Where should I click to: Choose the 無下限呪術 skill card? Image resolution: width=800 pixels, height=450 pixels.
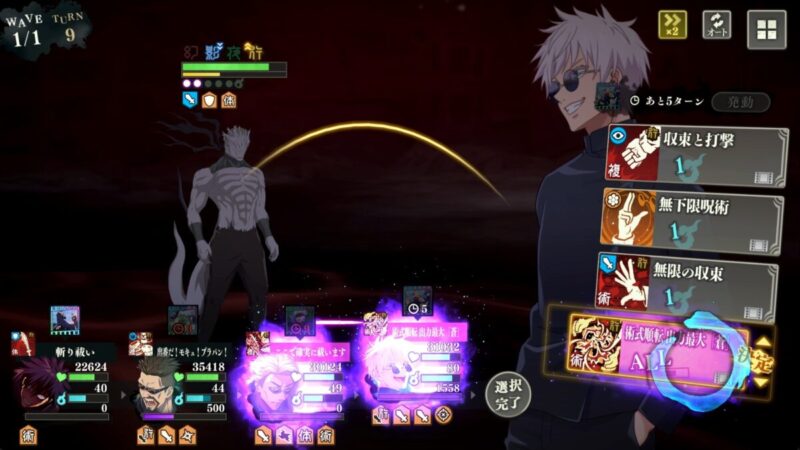point(691,220)
